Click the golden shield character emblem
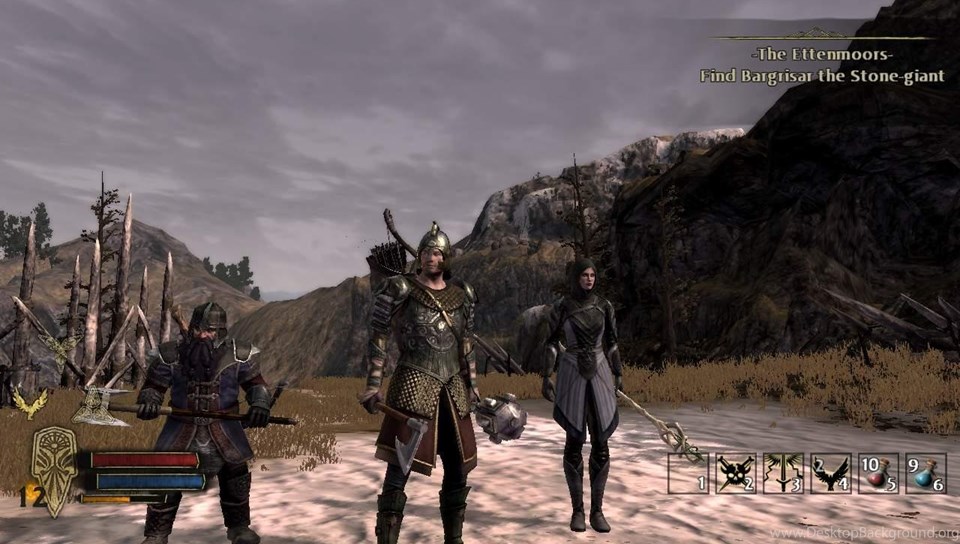Viewport: 960px width, 544px height. click(x=53, y=469)
